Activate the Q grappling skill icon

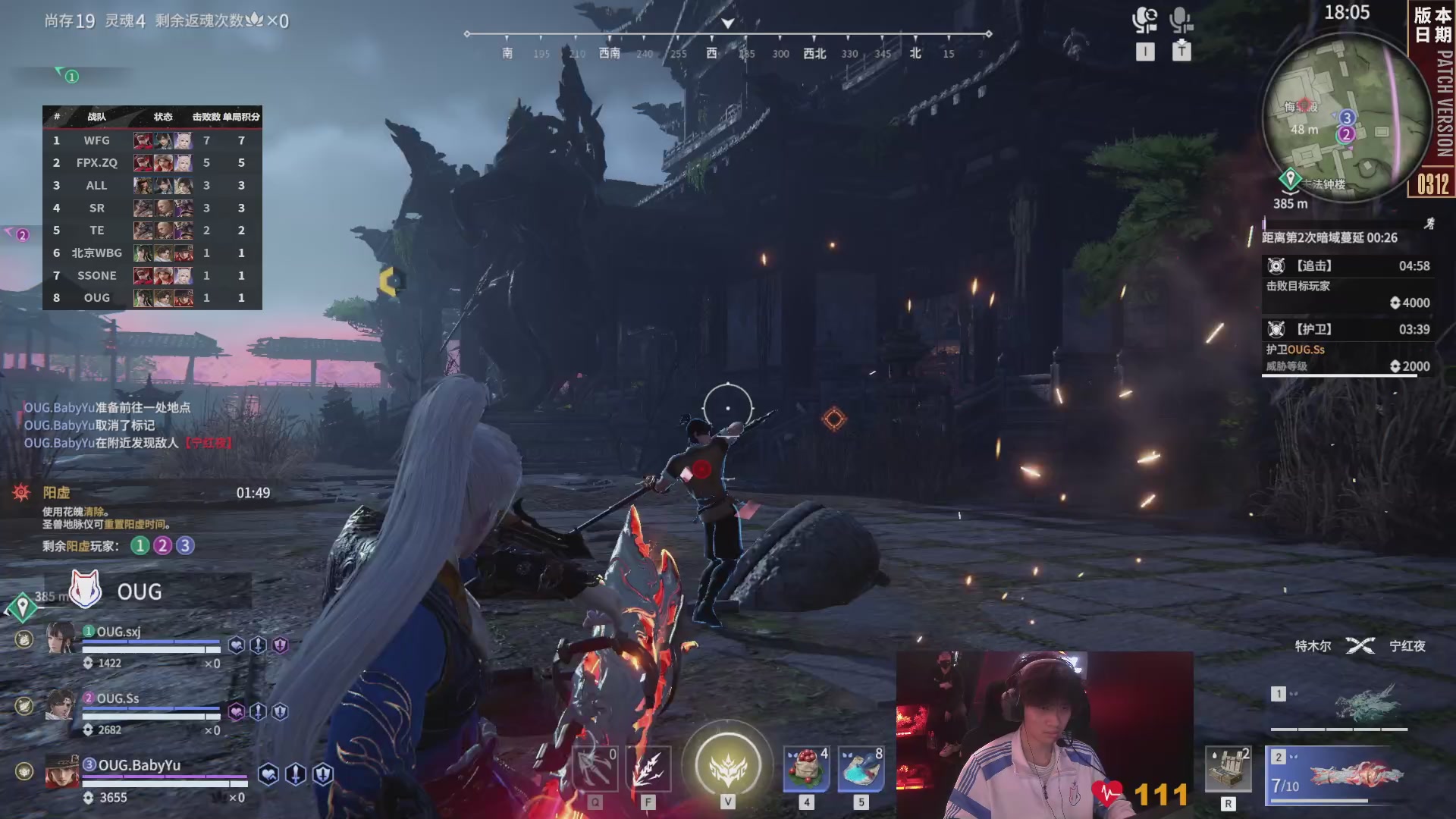(595, 769)
